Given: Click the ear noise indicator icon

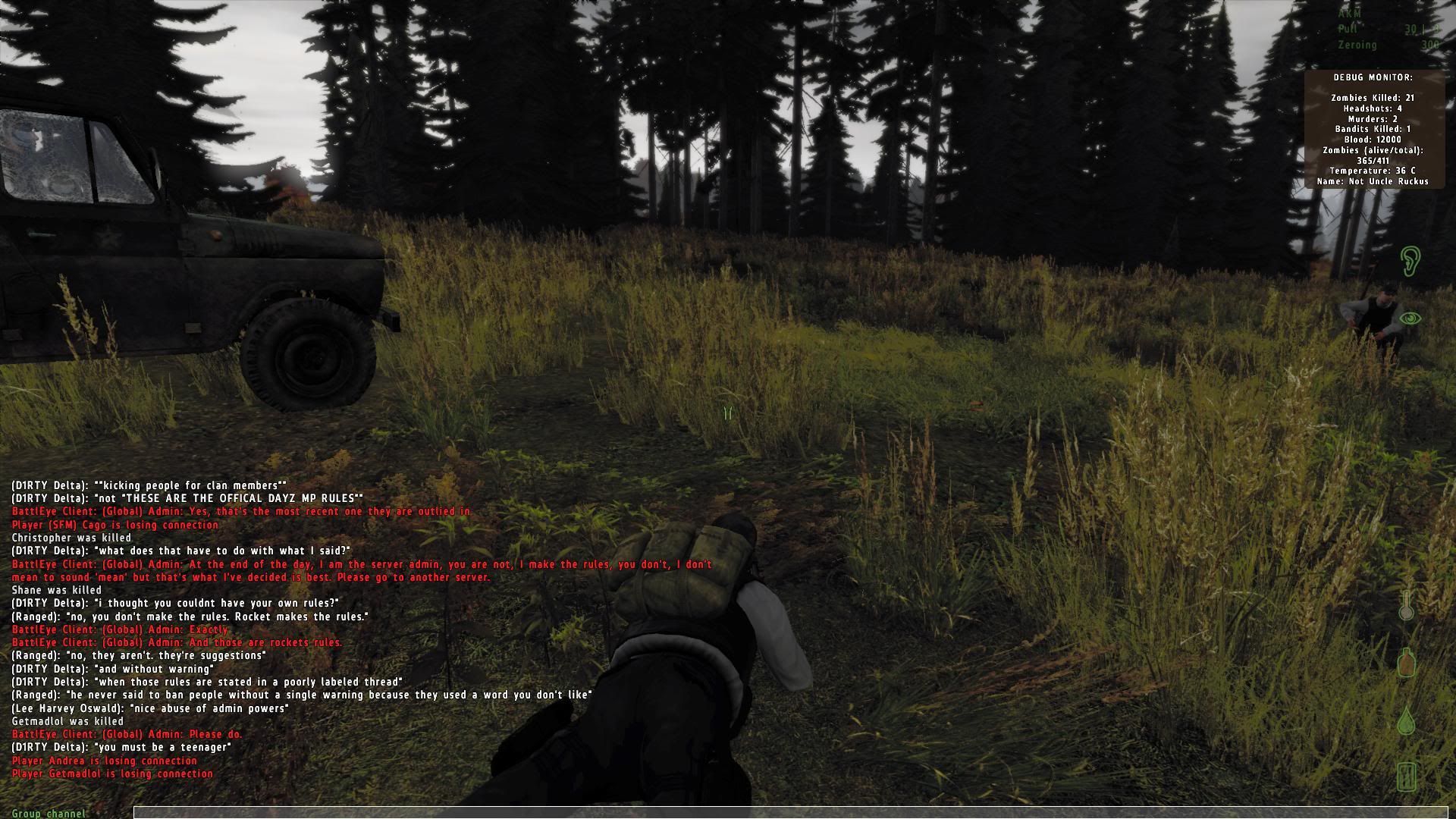Looking at the screenshot, I should 1409,261.
